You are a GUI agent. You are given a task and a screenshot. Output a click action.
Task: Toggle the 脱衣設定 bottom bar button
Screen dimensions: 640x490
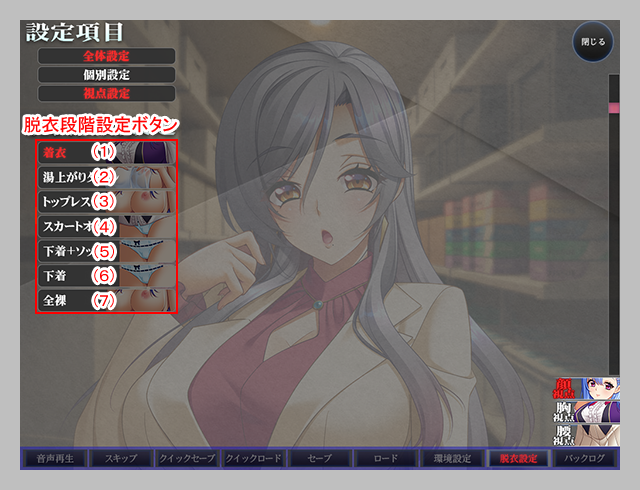click(x=519, y=459)
